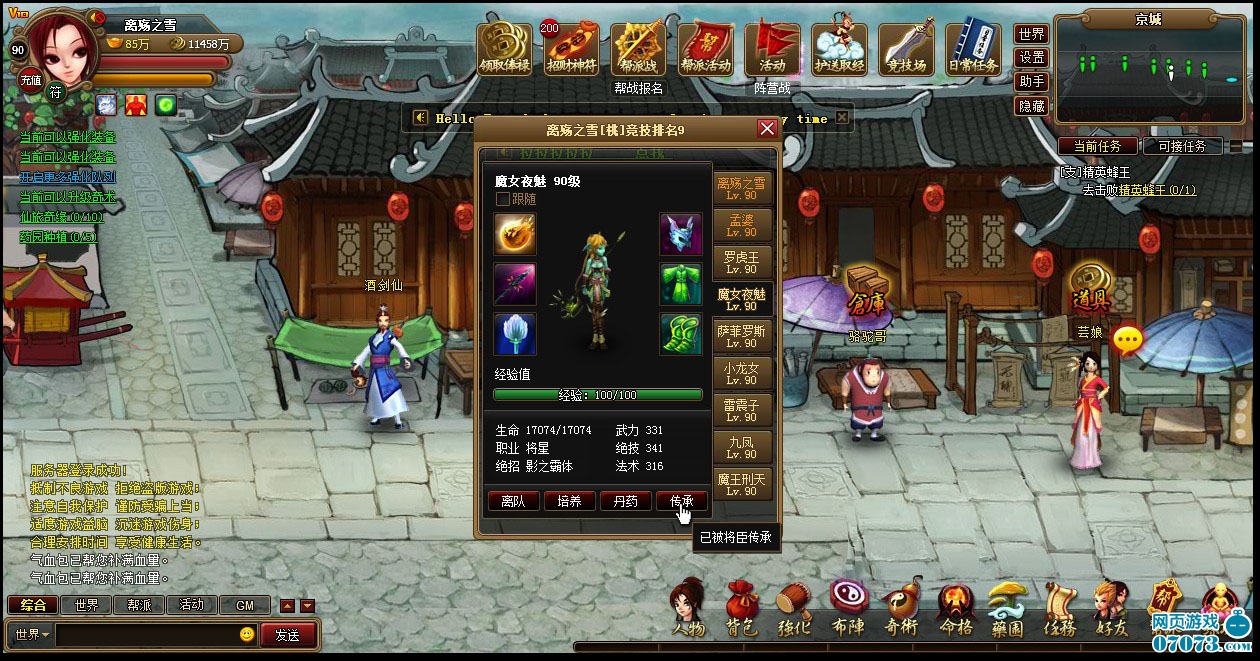
Task: Click the 培养 button
Action: pos(569,501)
